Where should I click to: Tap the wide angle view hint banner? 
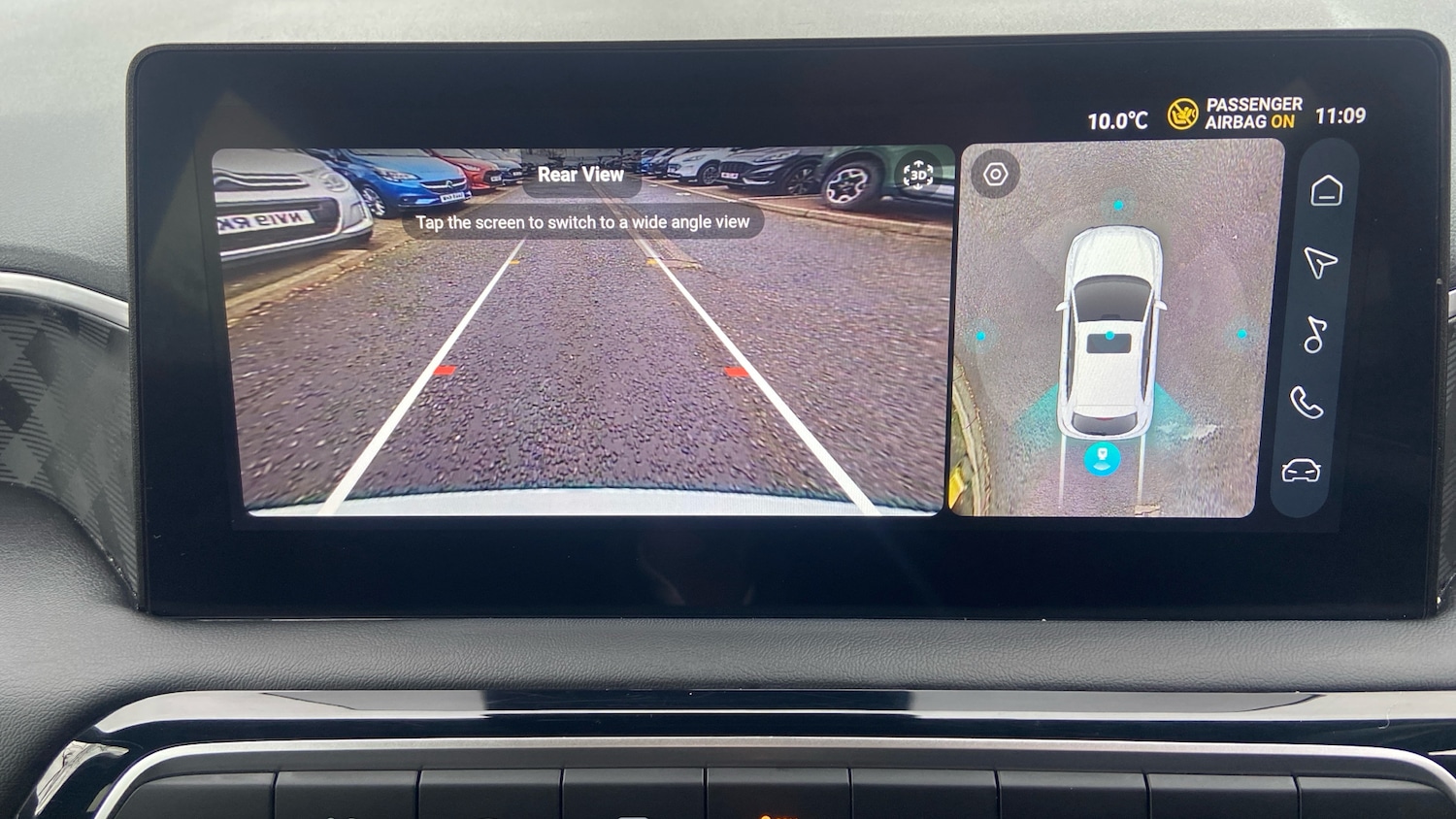[x=581, y=221]
